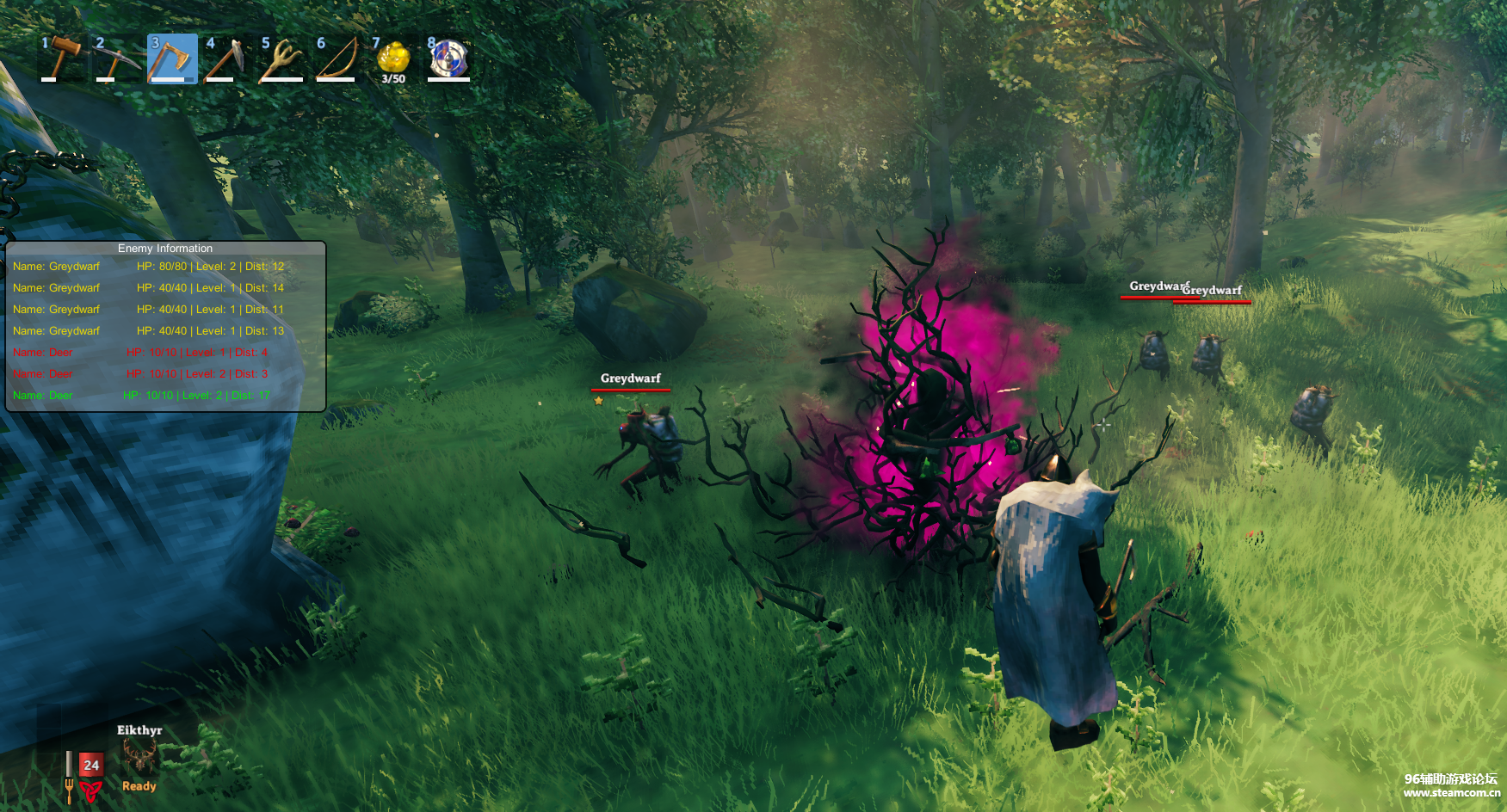Equip the blue and white round shield
Image resolution: width=1507 pixels, height=812 pixels.
tap(448, 58)
